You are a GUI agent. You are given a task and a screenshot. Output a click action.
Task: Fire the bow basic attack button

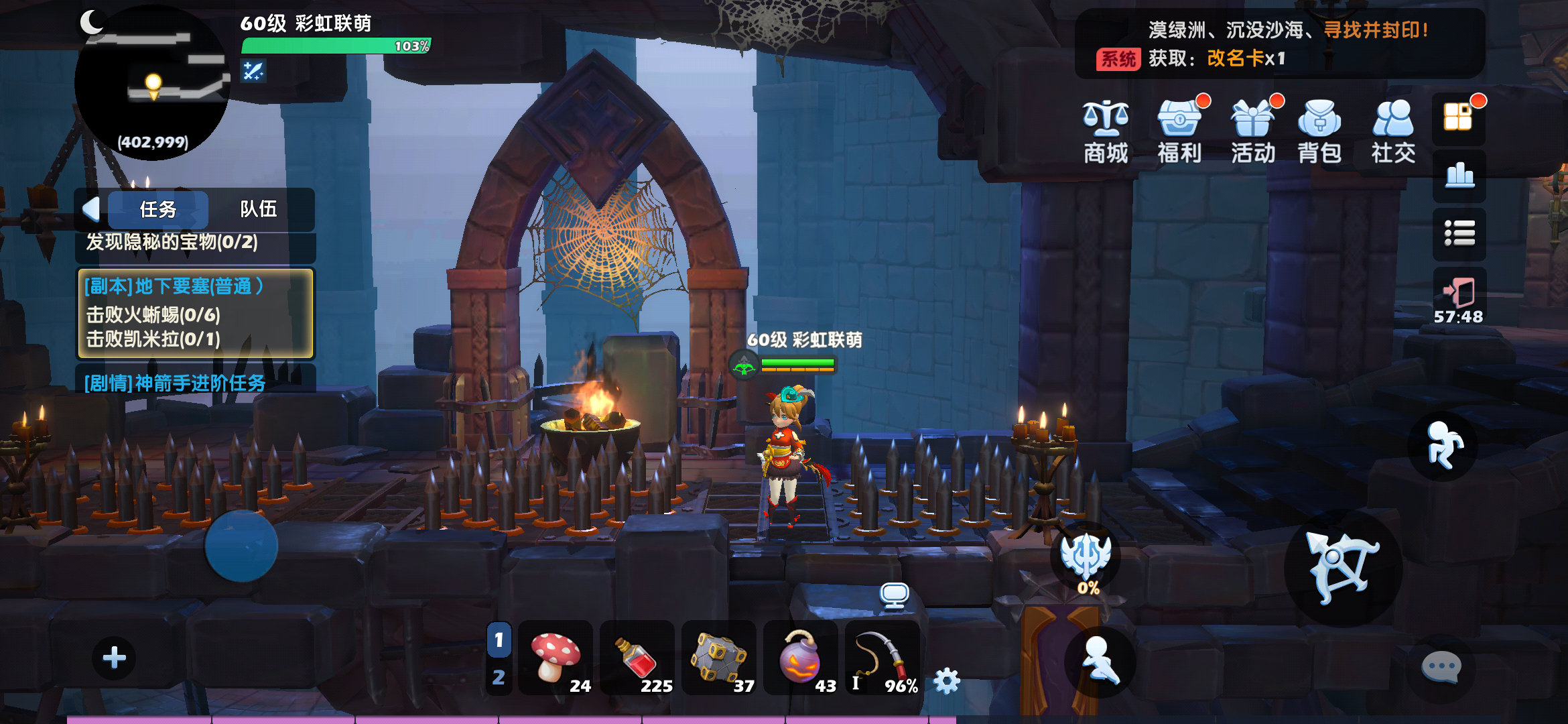click(1343, 568)
